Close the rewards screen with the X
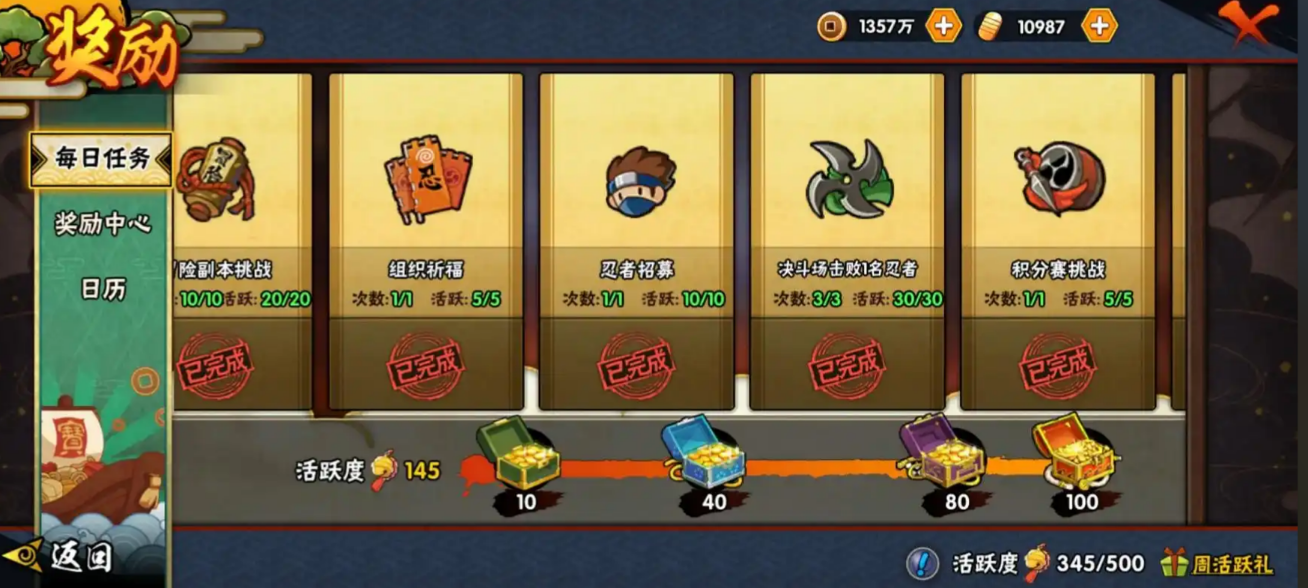The height and width of the screenshot is (588, 1308). 1248,24
